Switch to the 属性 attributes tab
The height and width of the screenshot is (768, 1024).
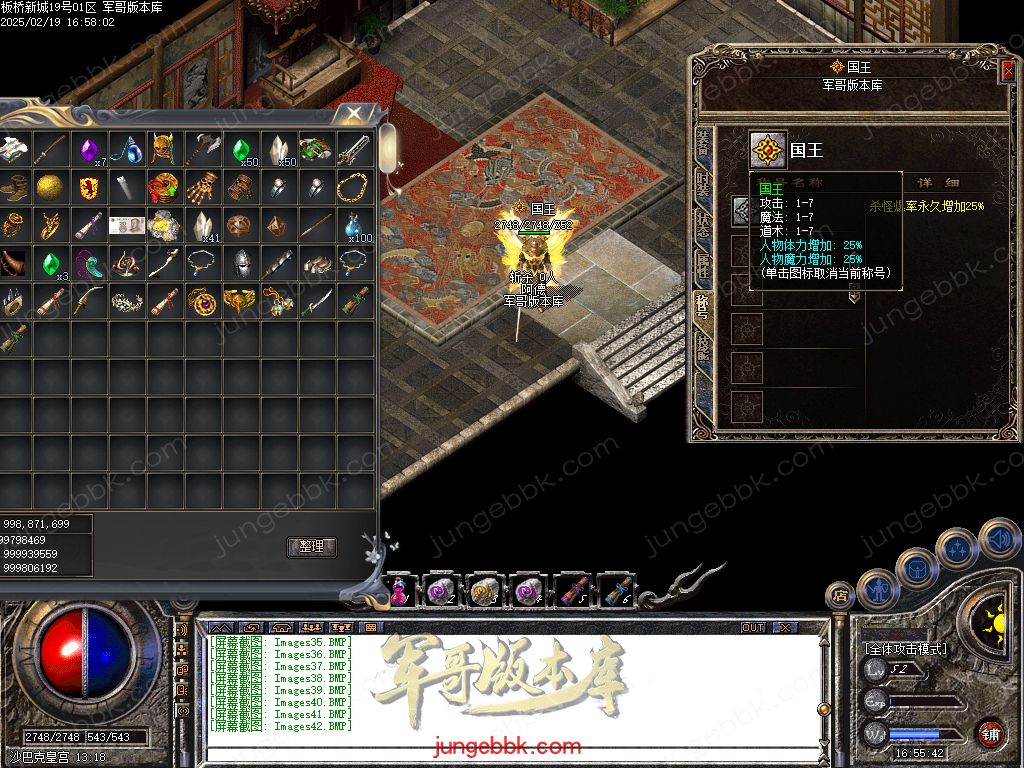703,263
